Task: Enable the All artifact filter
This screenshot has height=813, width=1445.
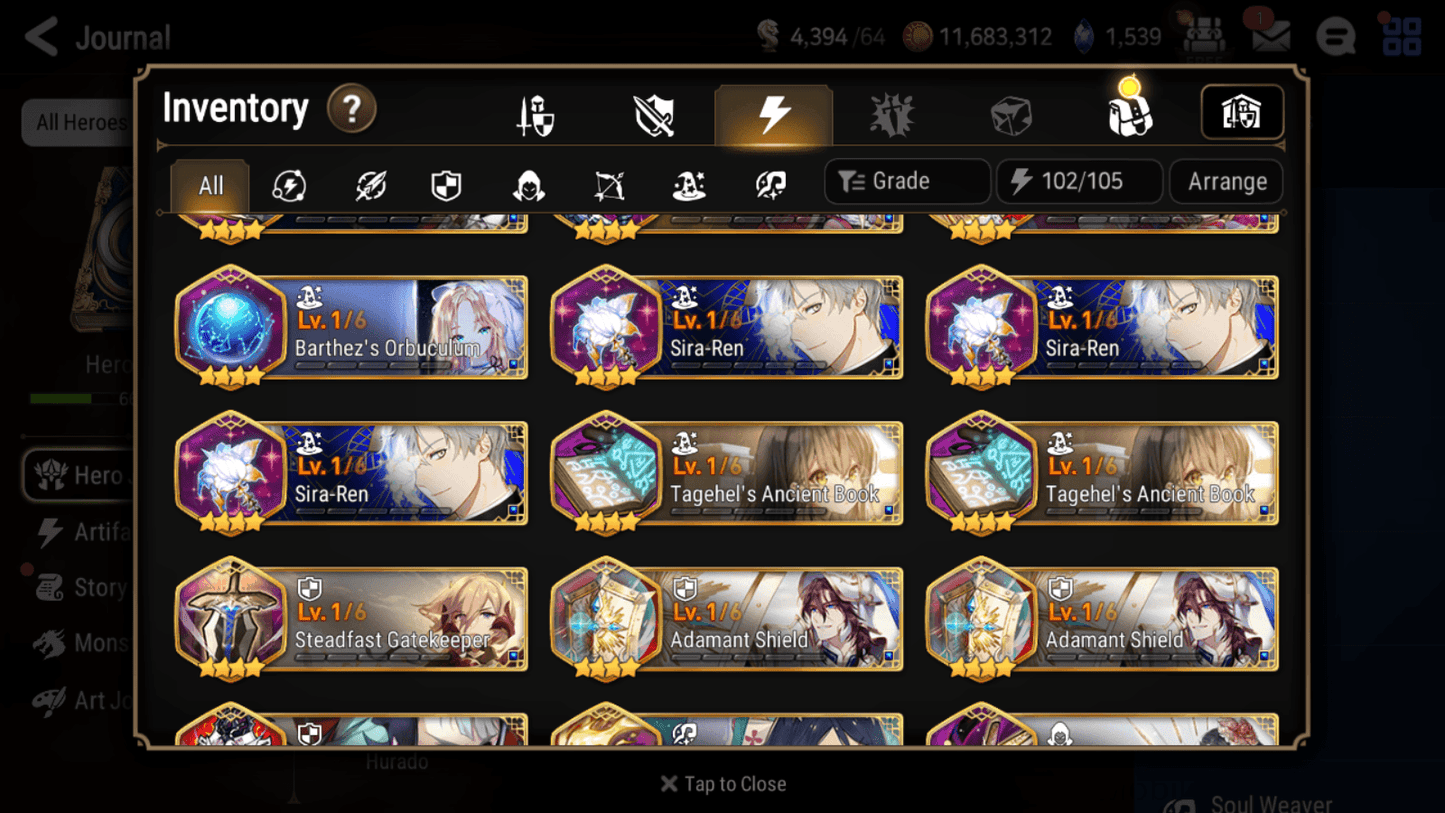Action: pyautogui.click(x=209, y=184)
